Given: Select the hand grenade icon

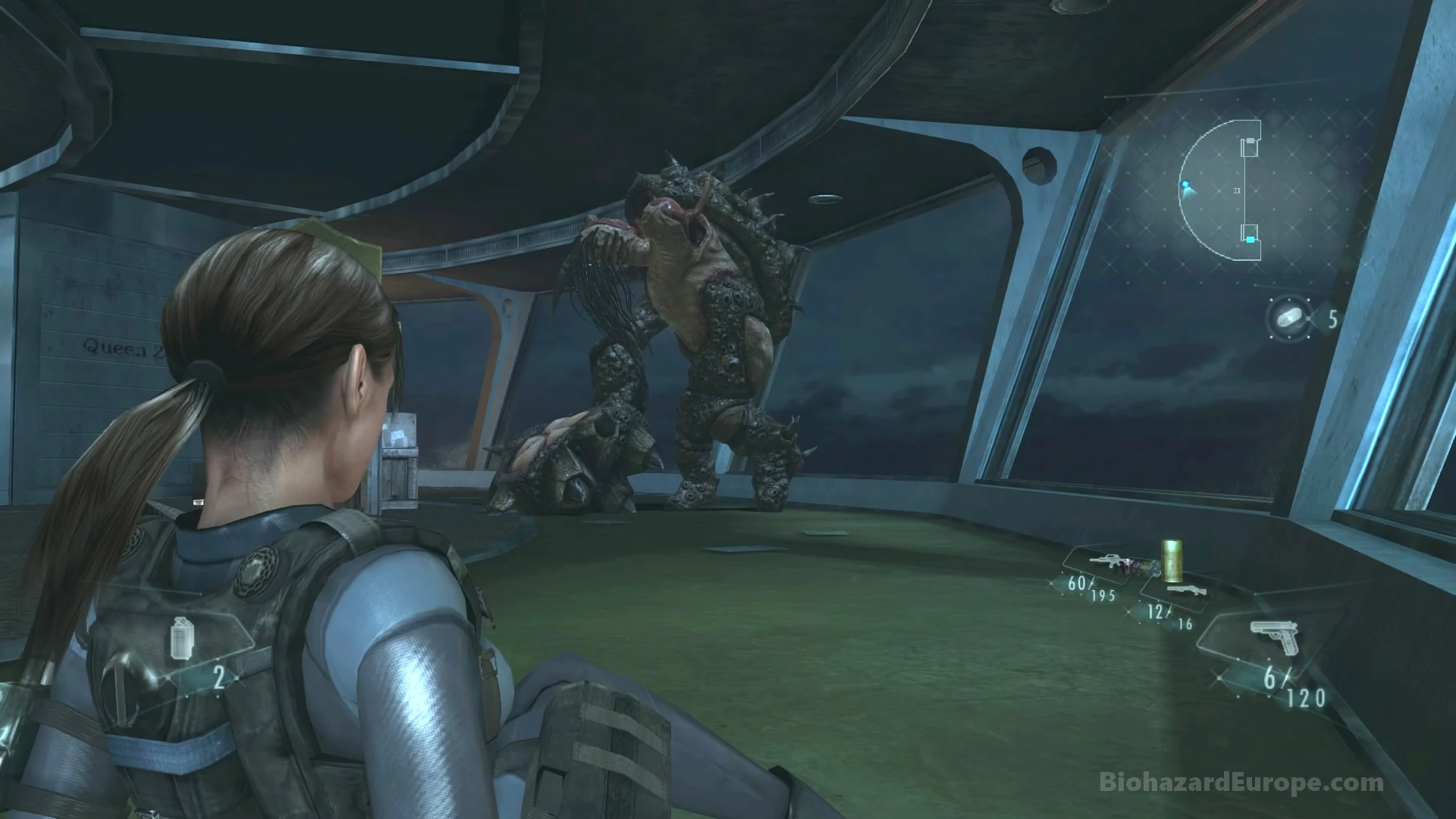Looking at the screenshot, I should pyautogui.click(x=180, y=637).
